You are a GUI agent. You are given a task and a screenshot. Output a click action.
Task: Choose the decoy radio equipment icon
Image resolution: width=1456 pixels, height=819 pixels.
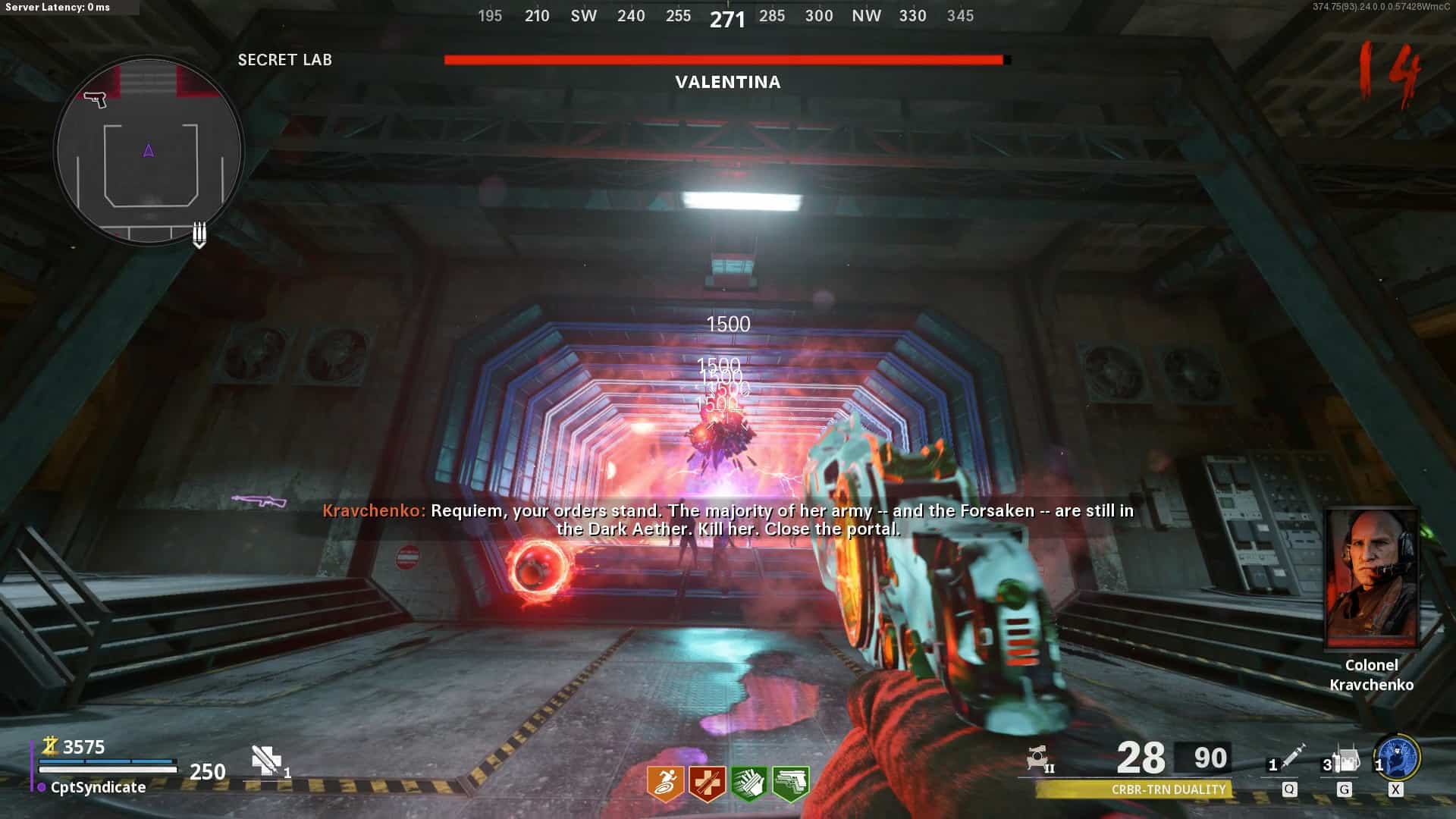[1346, 757]
